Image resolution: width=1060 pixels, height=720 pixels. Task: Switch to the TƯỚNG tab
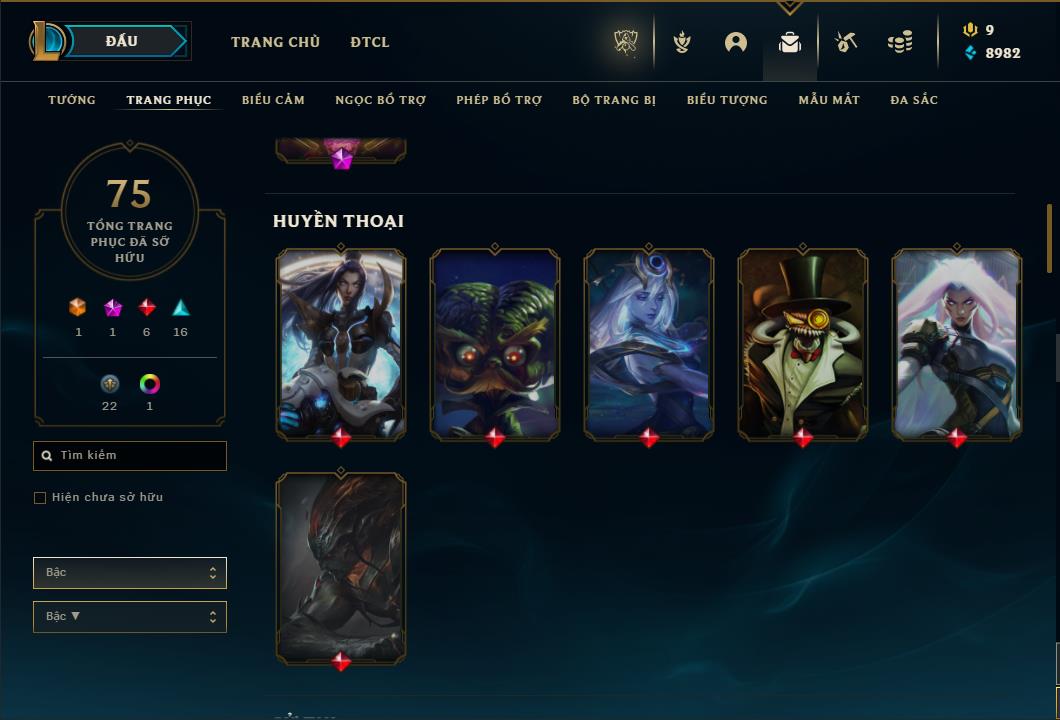click(72, 100)
